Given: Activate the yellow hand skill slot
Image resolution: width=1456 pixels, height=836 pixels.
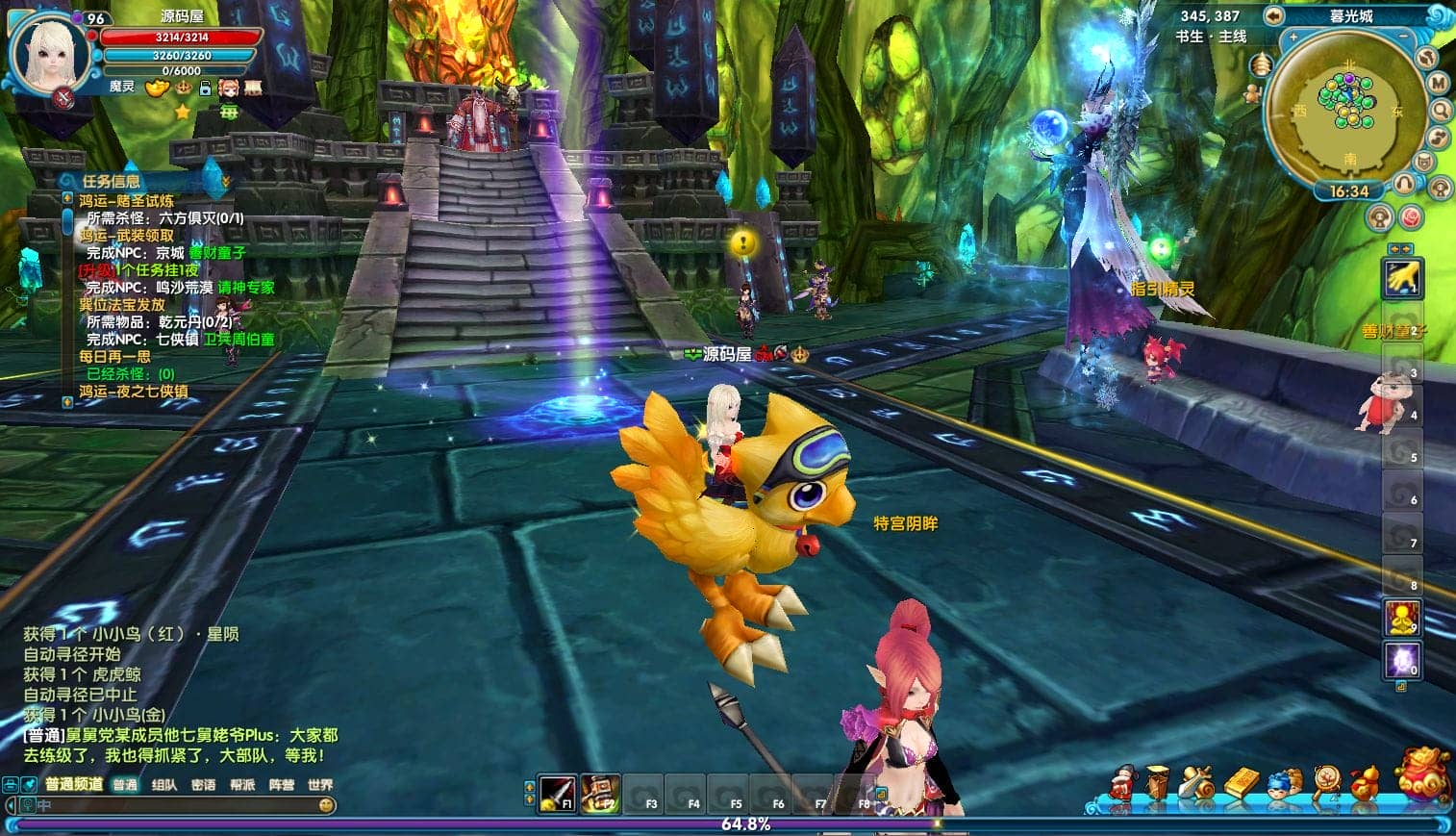Looking at the screenshot, I should [1402, 279].
